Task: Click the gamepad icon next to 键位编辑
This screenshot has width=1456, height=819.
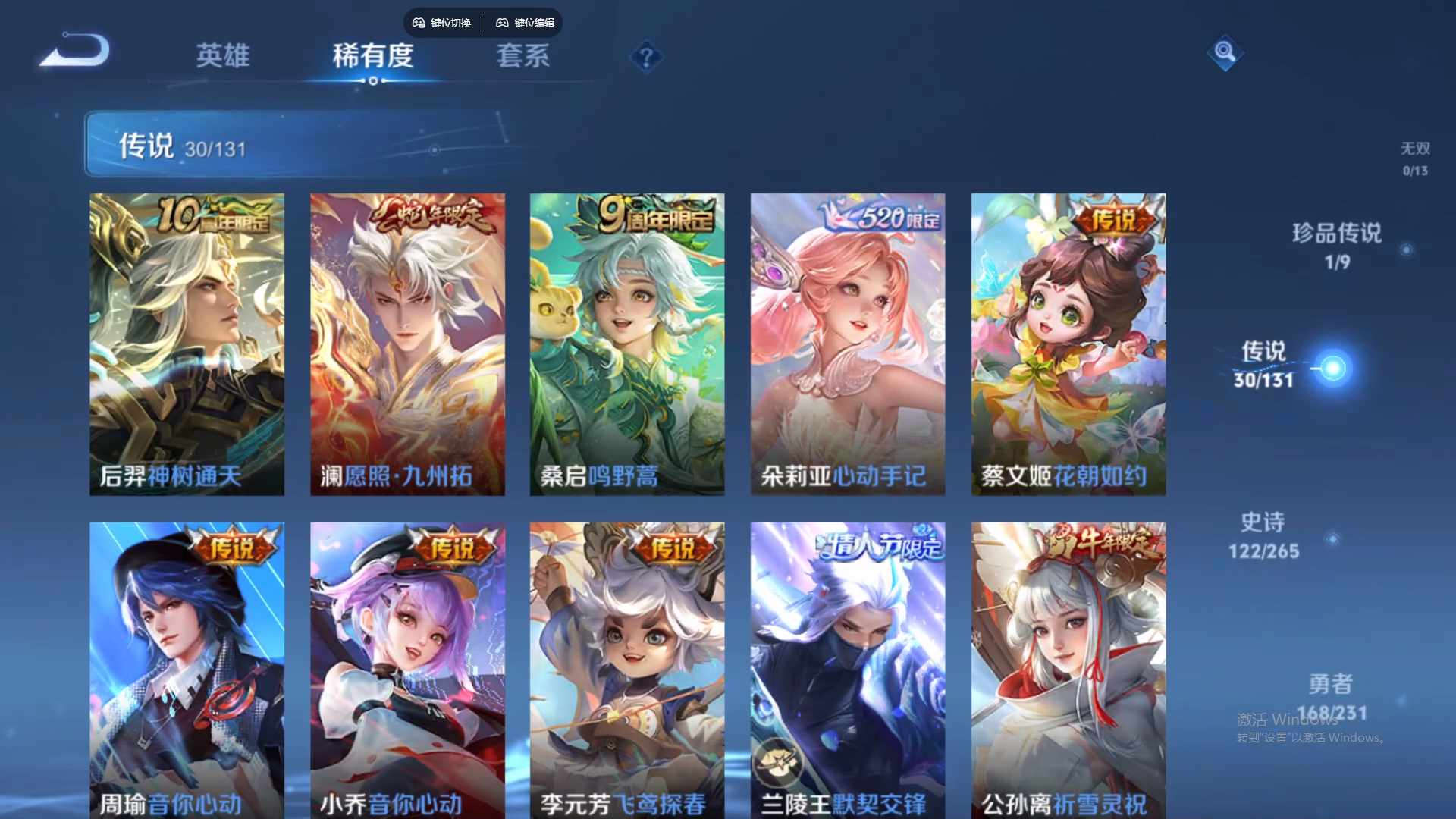Action: coord(502,23)
